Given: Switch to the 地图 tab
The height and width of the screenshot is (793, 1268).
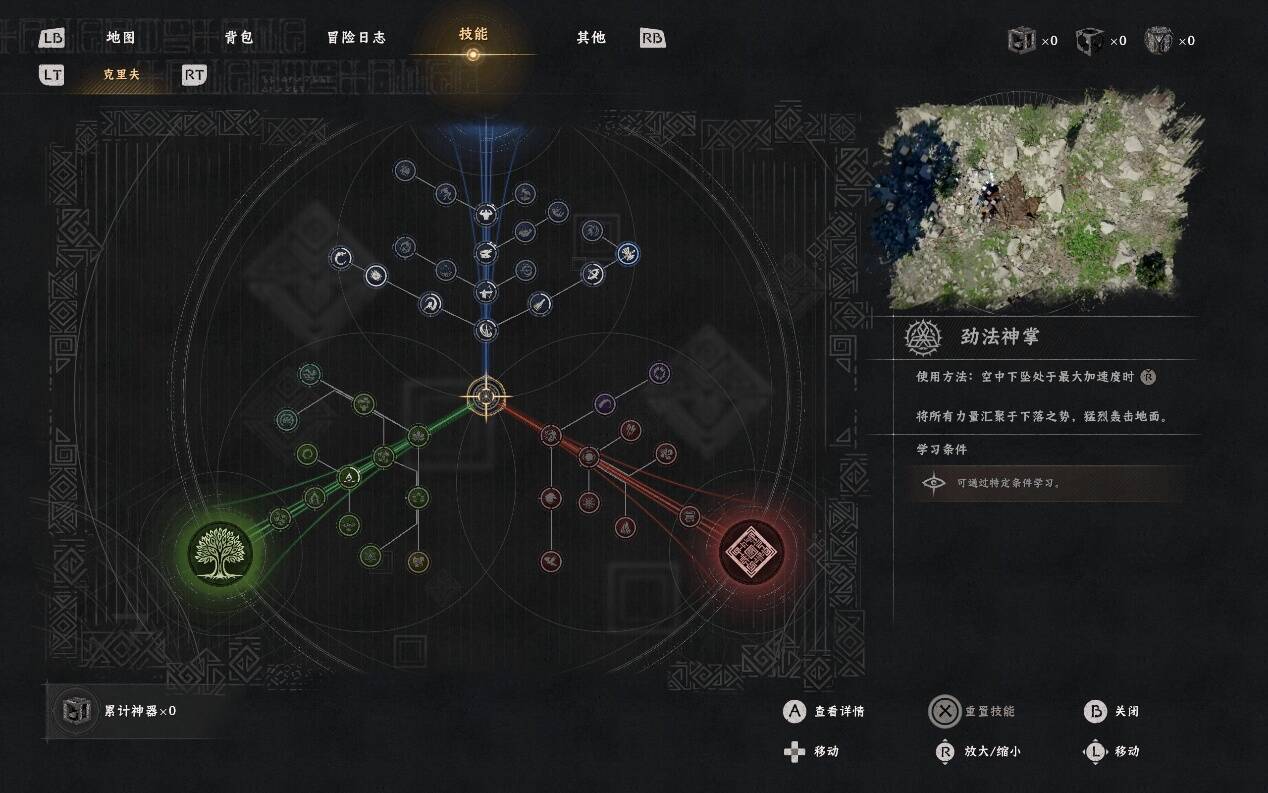Looking at the screenshot, I should [x=120, y=38].
